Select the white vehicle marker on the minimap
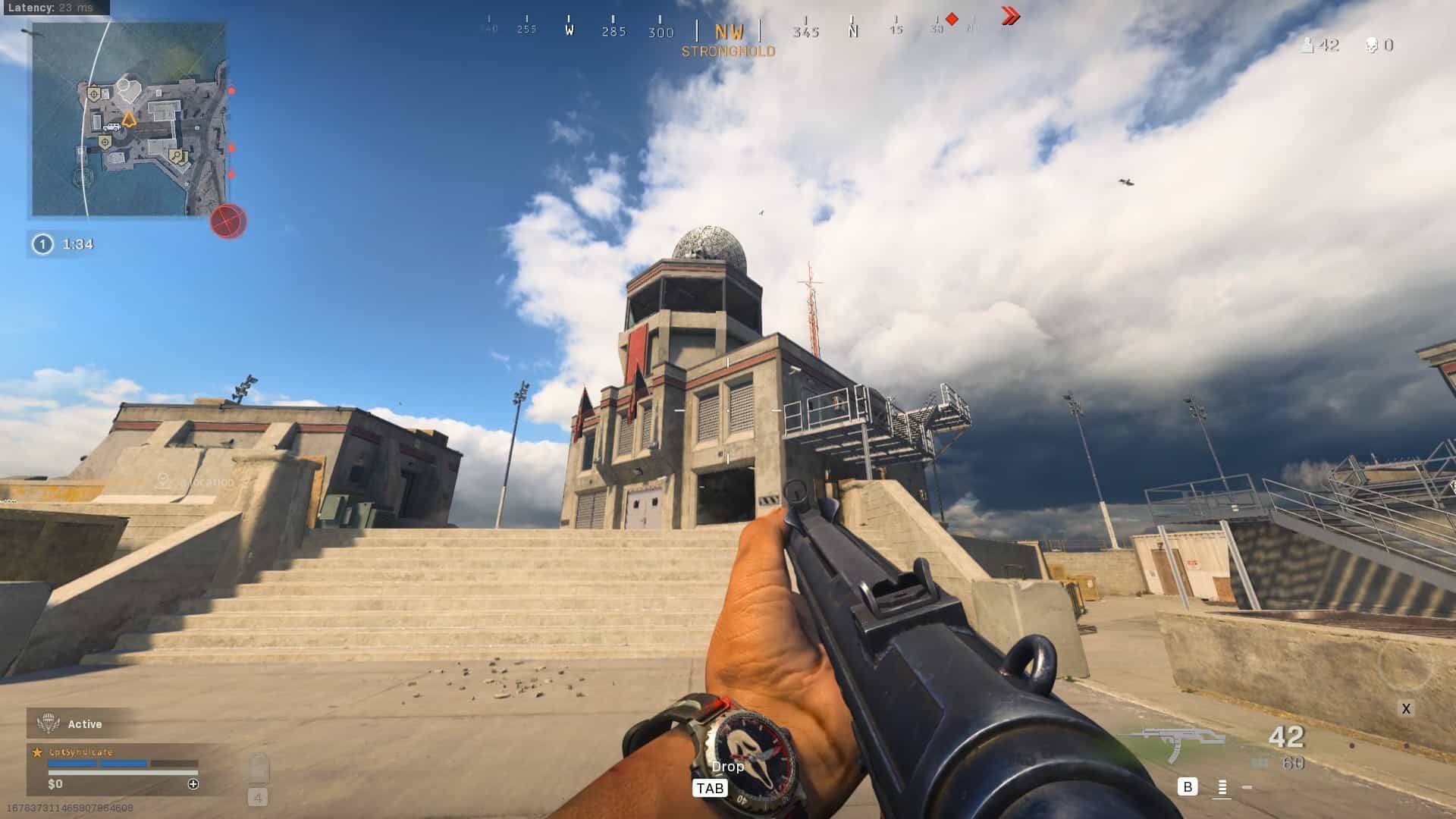This screenshot has width=1456, height=819. coord(112,127)
